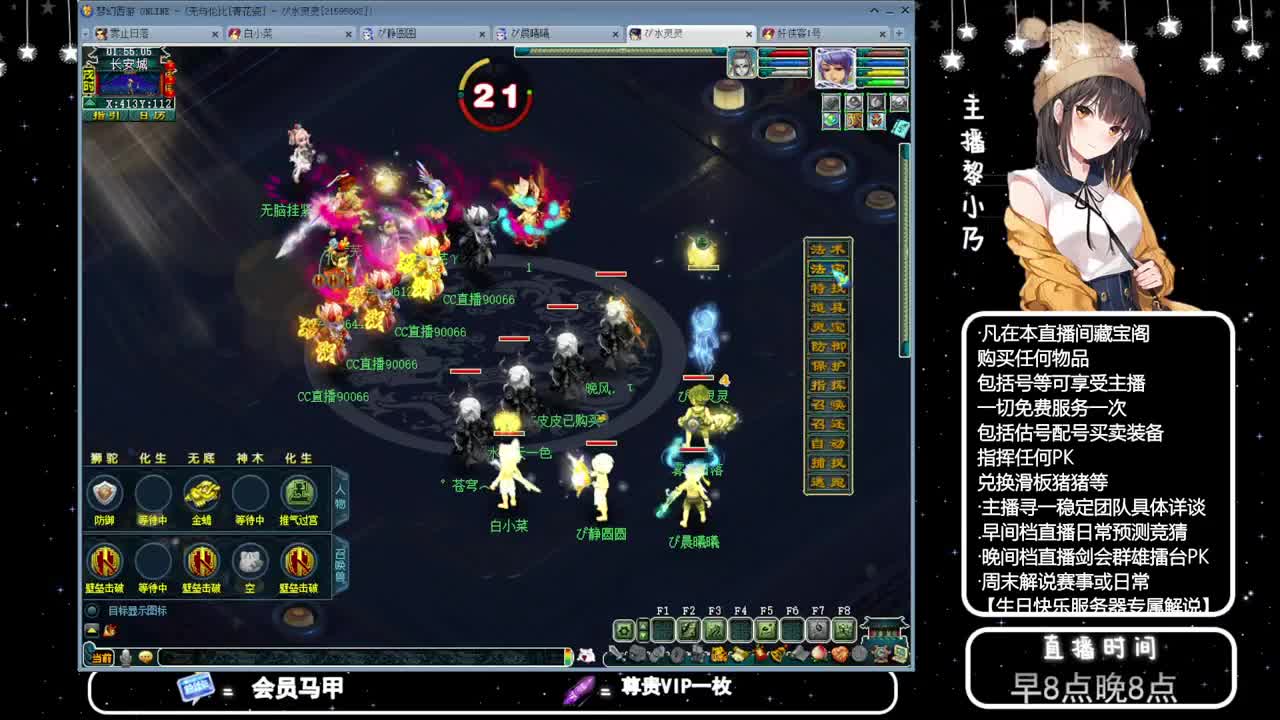Screen dimensions: 1280x720
Task: Select the 金蟾 skill under 无底
Action: [201, 492]
